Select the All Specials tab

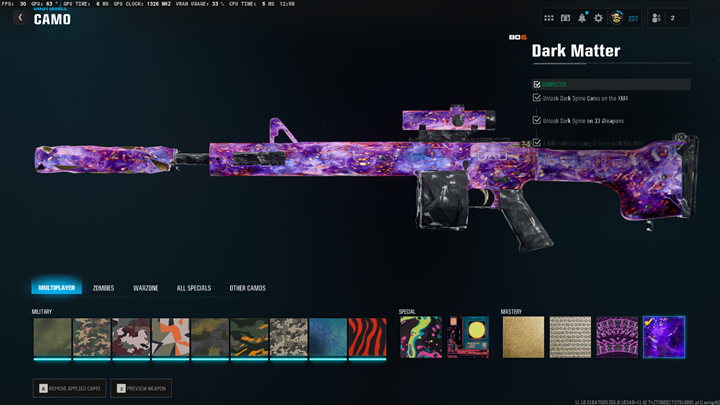(194, 288)
